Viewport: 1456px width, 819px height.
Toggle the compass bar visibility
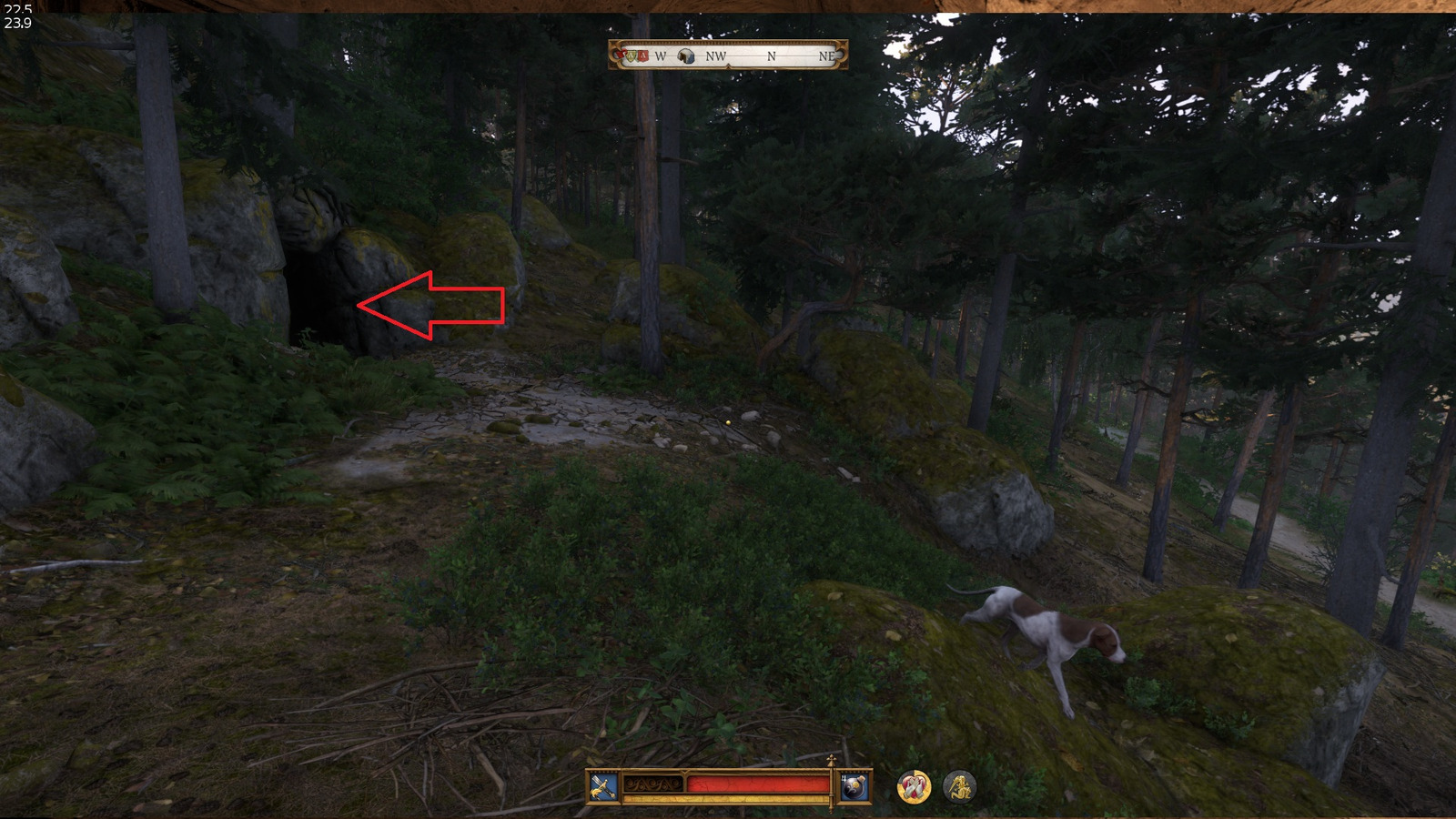coord(728,56)
